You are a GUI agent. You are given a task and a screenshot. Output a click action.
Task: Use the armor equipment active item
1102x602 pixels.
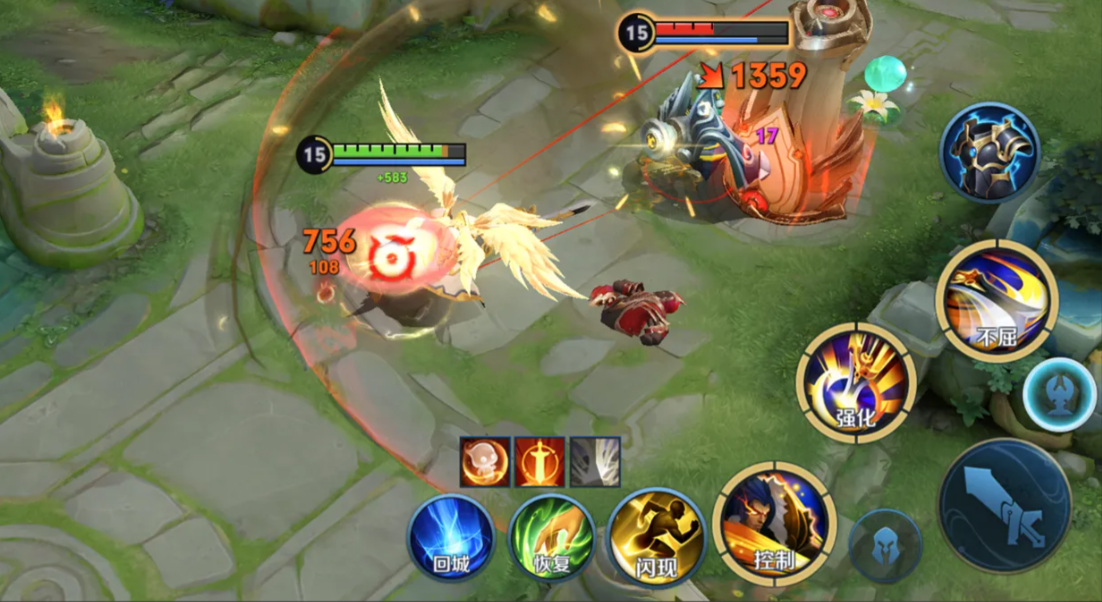pyautogui.click(x=990, y=153)
